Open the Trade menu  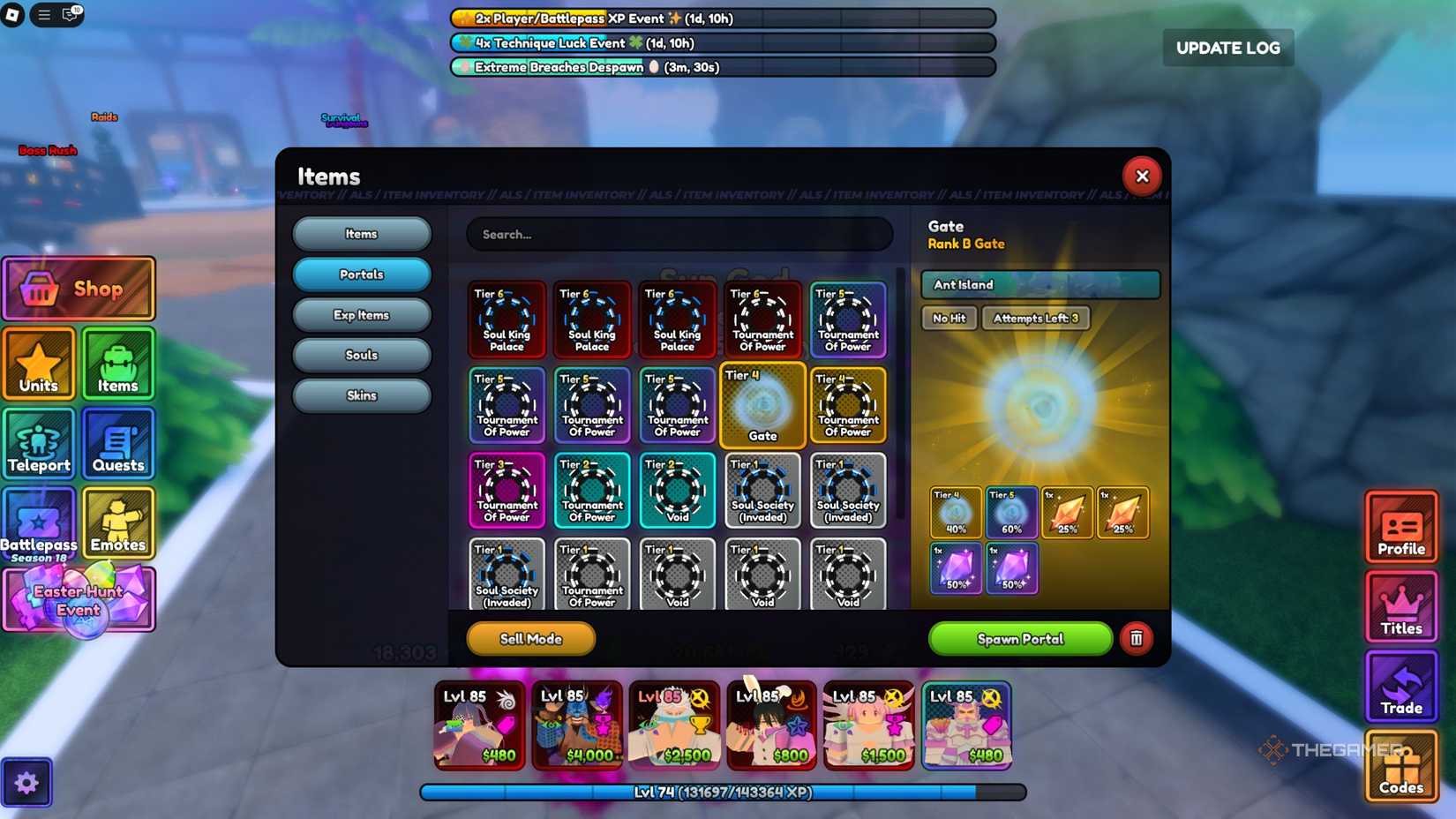coord(1401,687)
